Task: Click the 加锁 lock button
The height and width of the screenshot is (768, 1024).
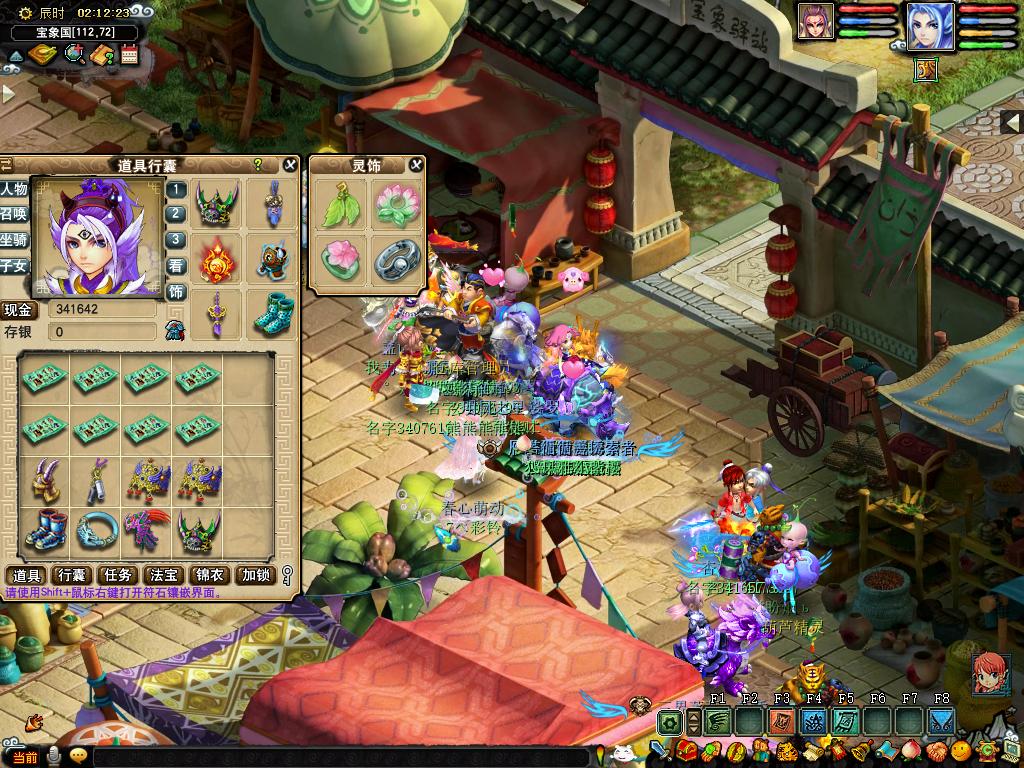Action: click(254, 575)
